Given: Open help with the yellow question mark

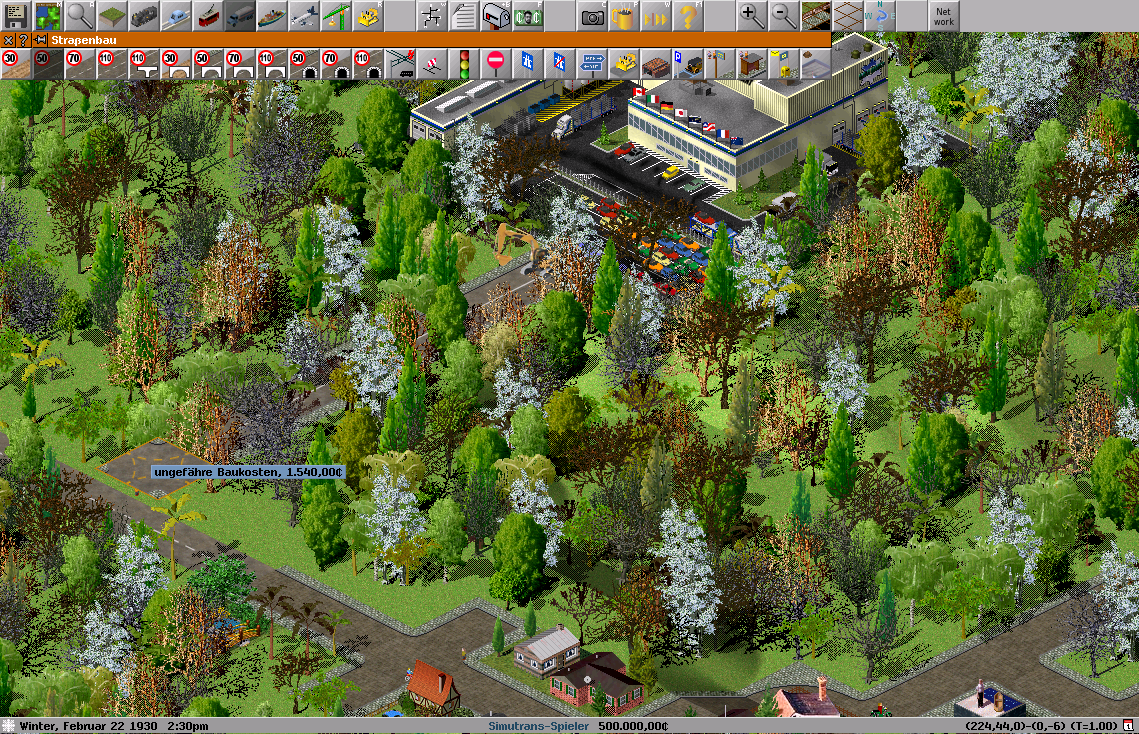Looking at the screenshot, I should click(688, 16).
